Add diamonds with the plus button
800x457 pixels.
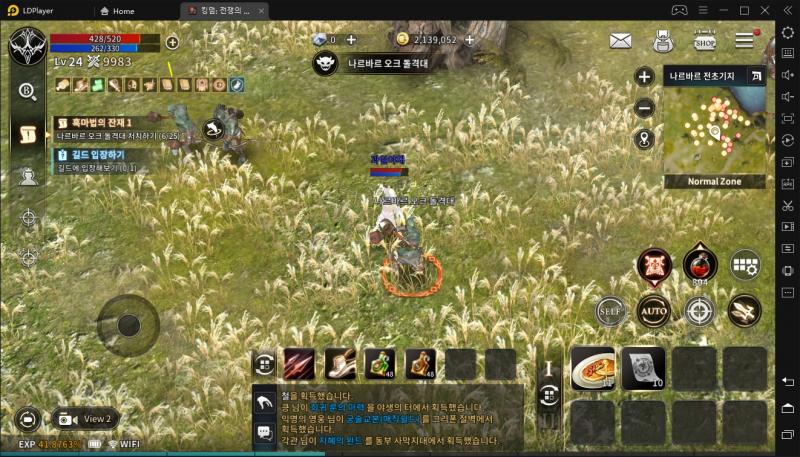coord(351,40)
